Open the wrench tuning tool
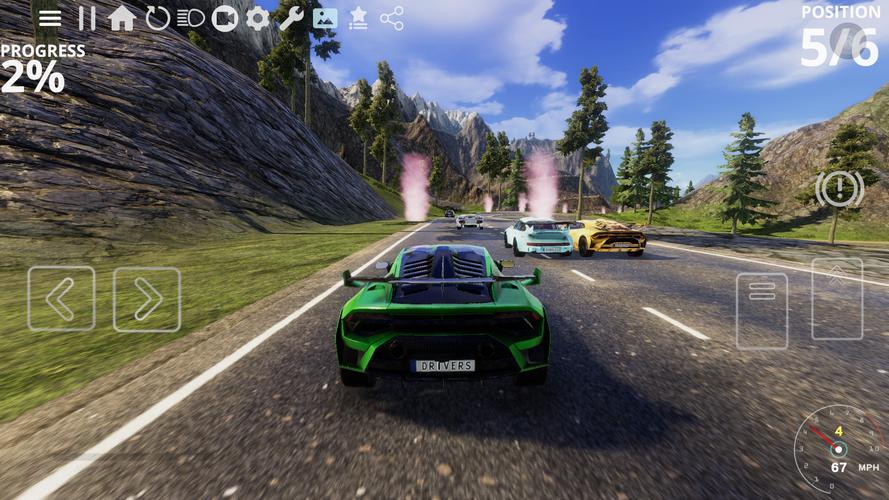This screenshot has height=500, width=889. tap(291, 18)
